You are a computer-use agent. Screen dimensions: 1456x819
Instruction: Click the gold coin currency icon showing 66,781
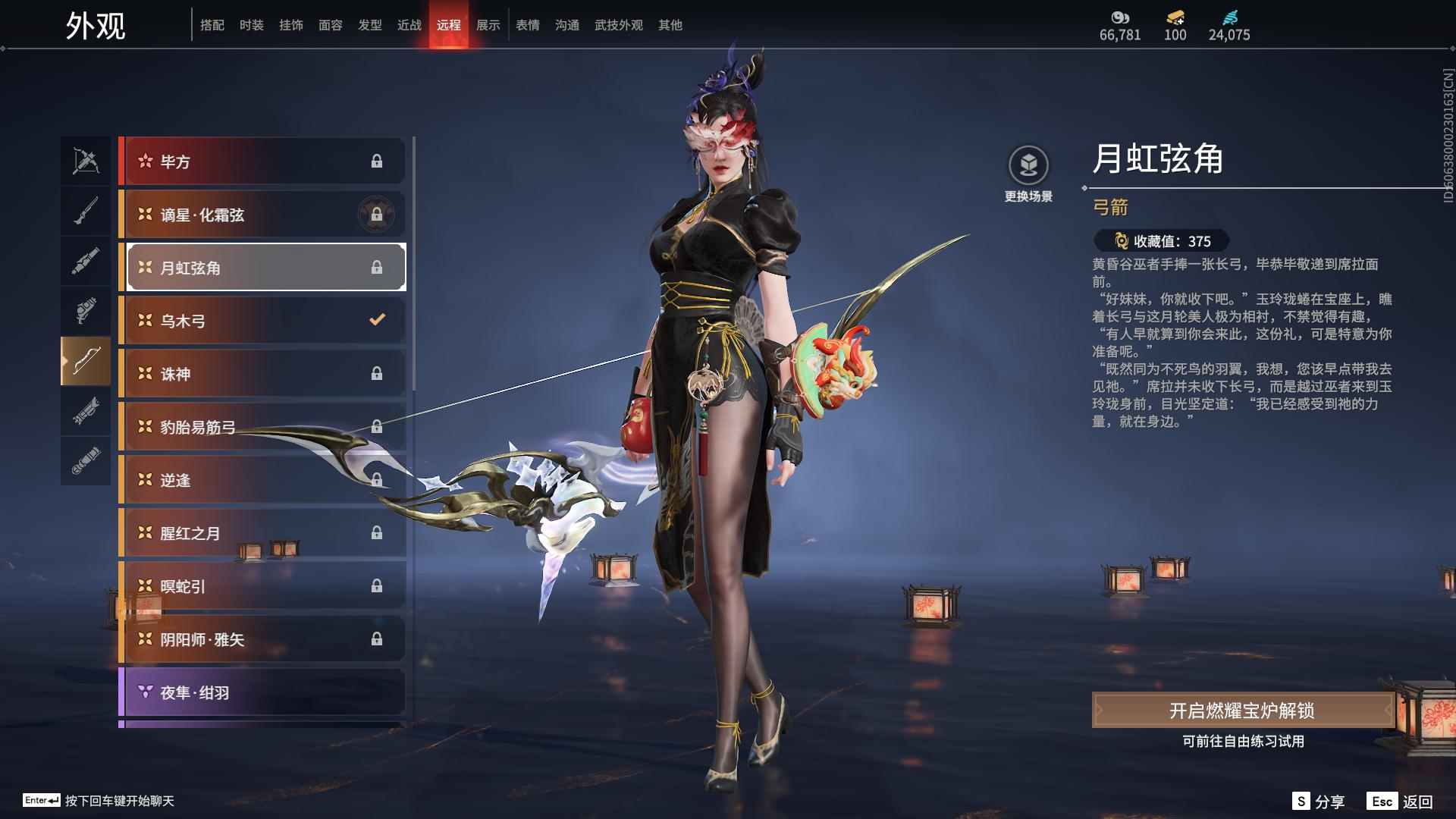[1121, 17]
